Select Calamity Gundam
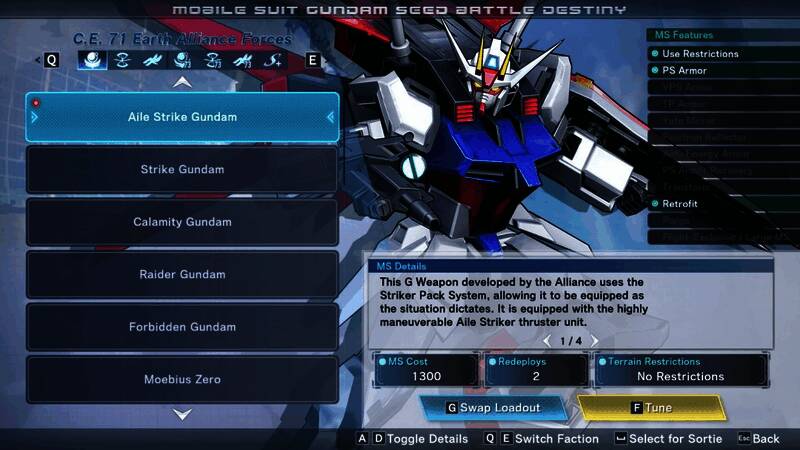This screenshot has width=800, height=450. tap(182, 222)
